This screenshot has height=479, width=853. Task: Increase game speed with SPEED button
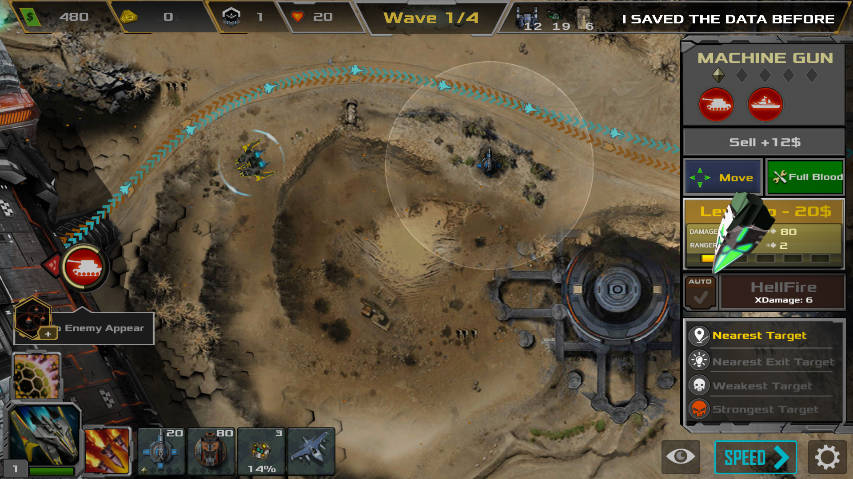(755, 457)
